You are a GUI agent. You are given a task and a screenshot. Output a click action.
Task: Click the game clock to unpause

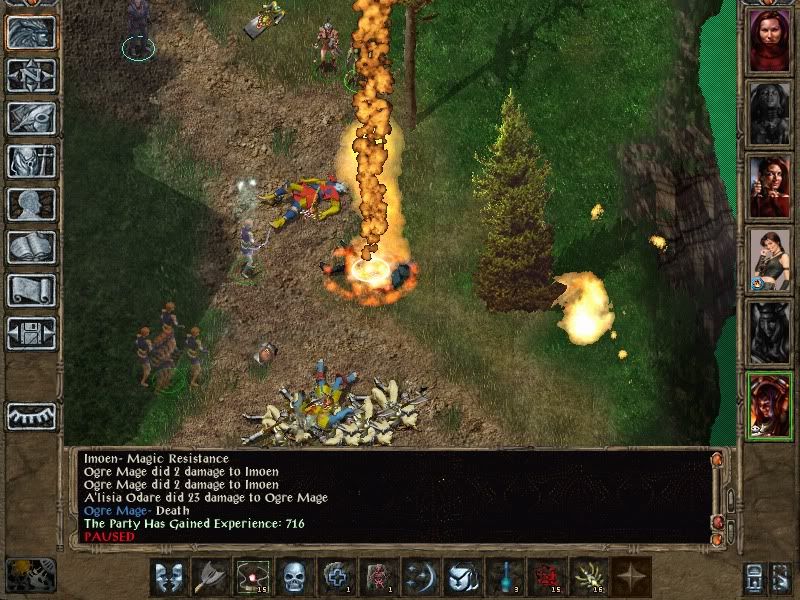coord(30,575)
